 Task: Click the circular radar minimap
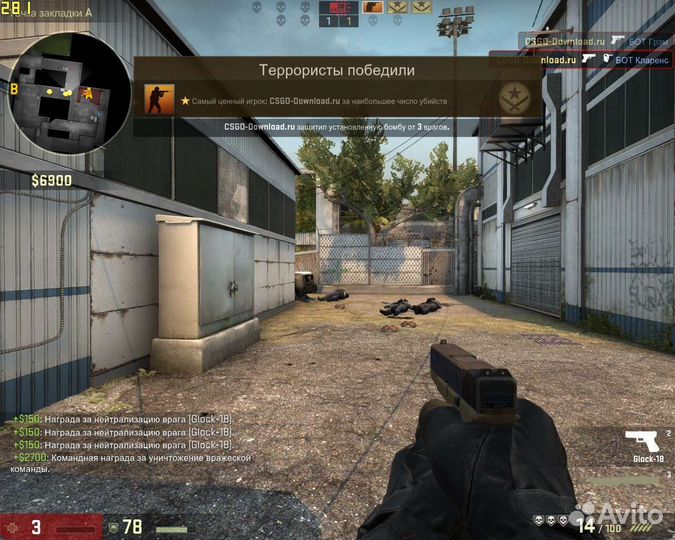(70, 84)
